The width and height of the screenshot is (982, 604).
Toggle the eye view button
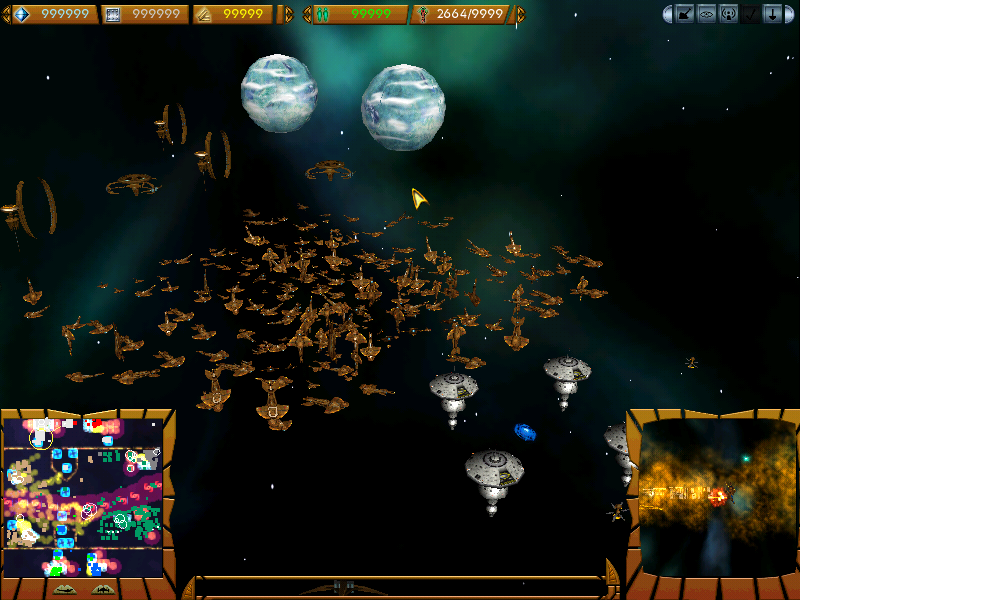coord(707,14)
